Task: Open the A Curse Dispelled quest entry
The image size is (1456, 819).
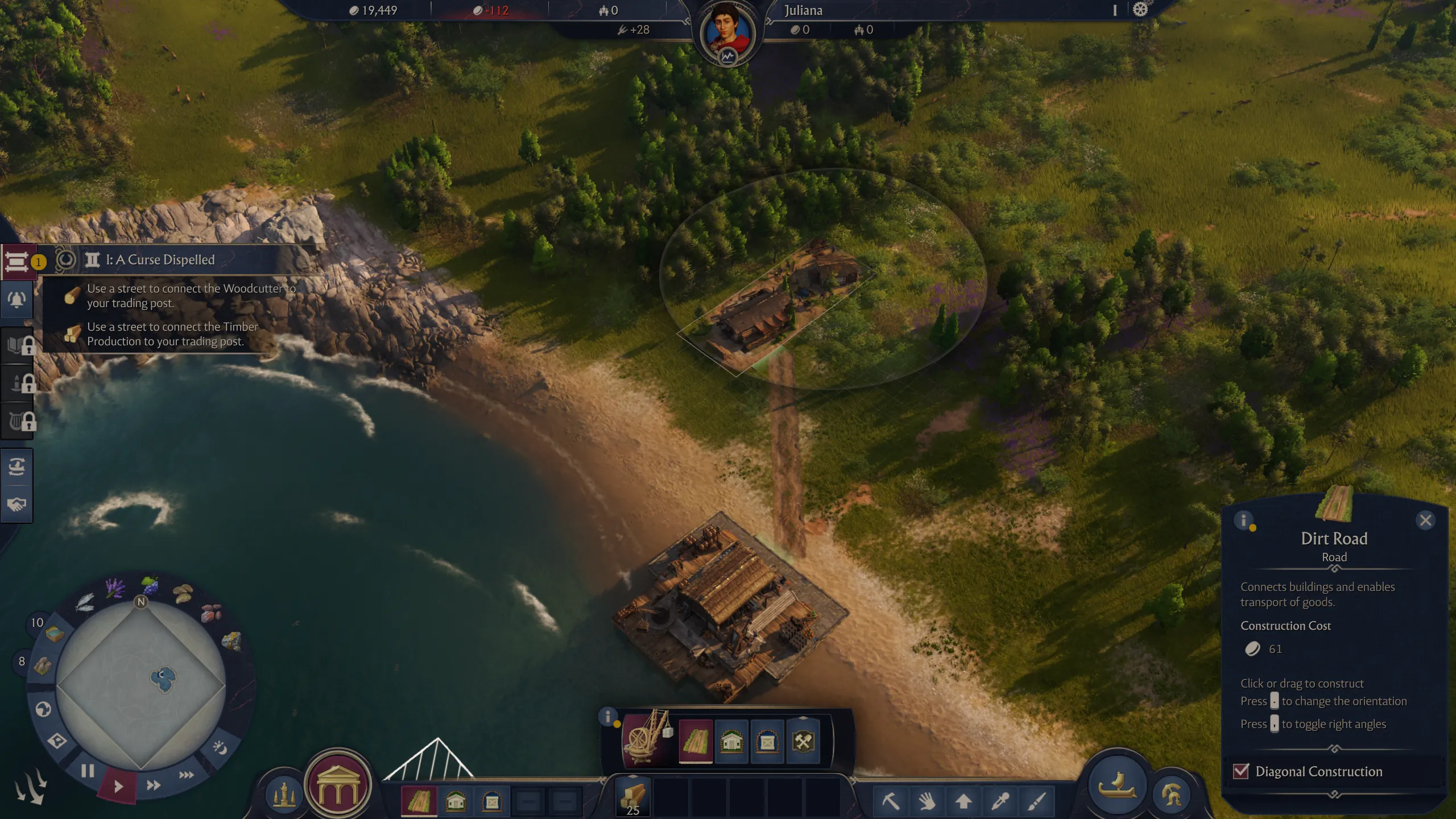Action: pyautogui.click(x=160, y=260)
